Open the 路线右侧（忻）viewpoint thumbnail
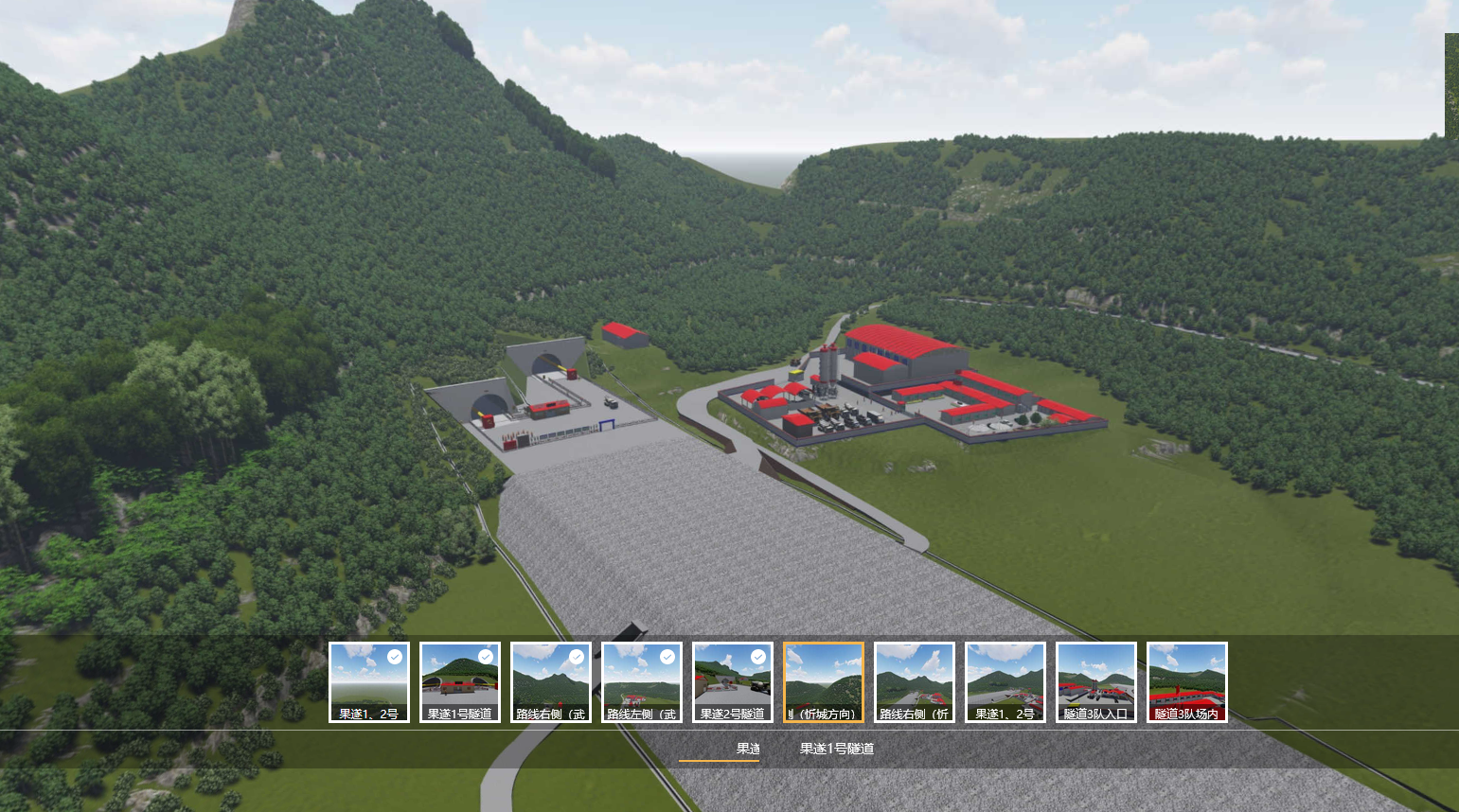Screen dimensions: 1459x812 (x=914, y=681)
